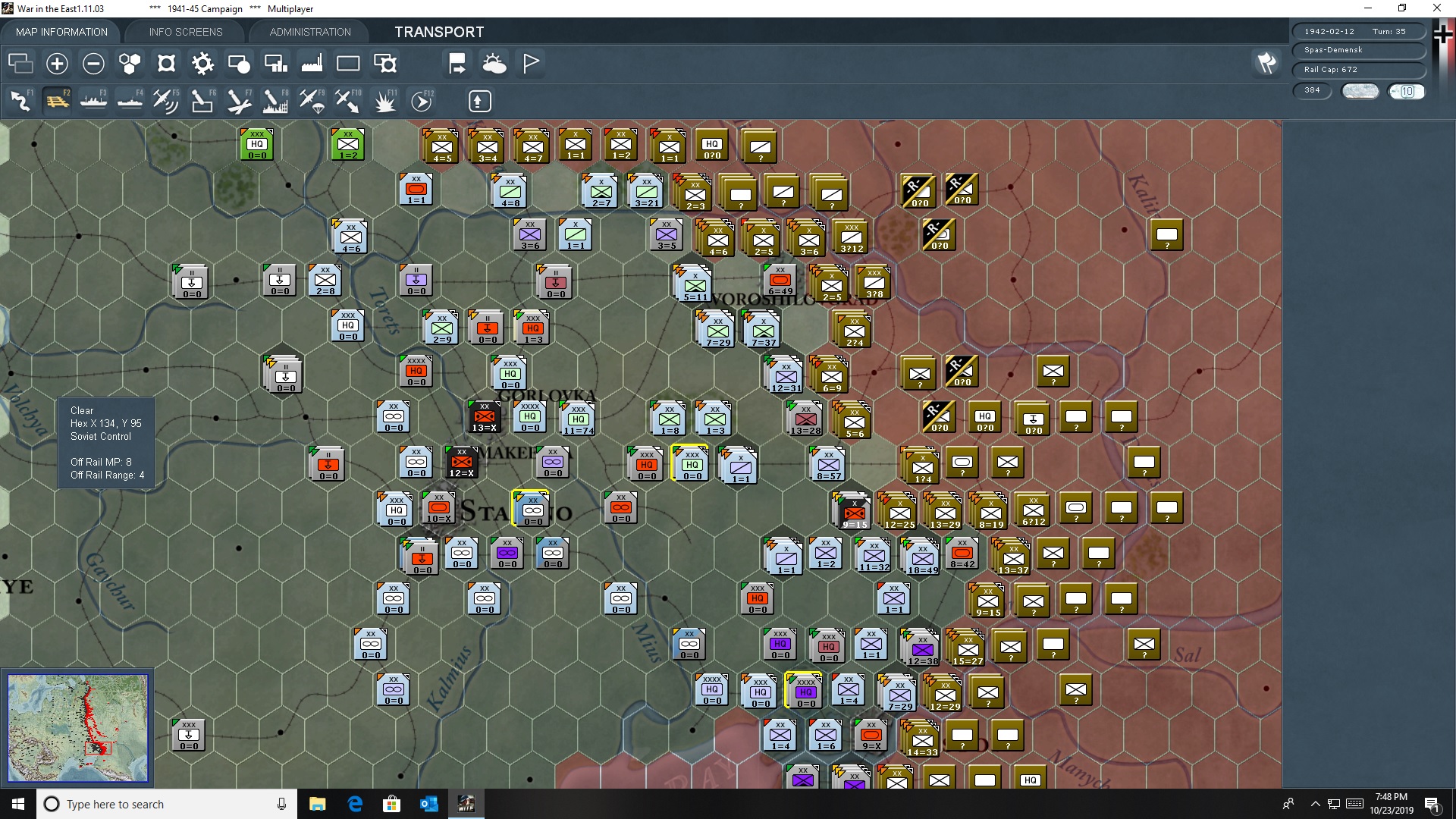Select air reconnaissance mode F5
This screenshot has width=1456, height=819.
pyautogui.click(x=165, y=100)
